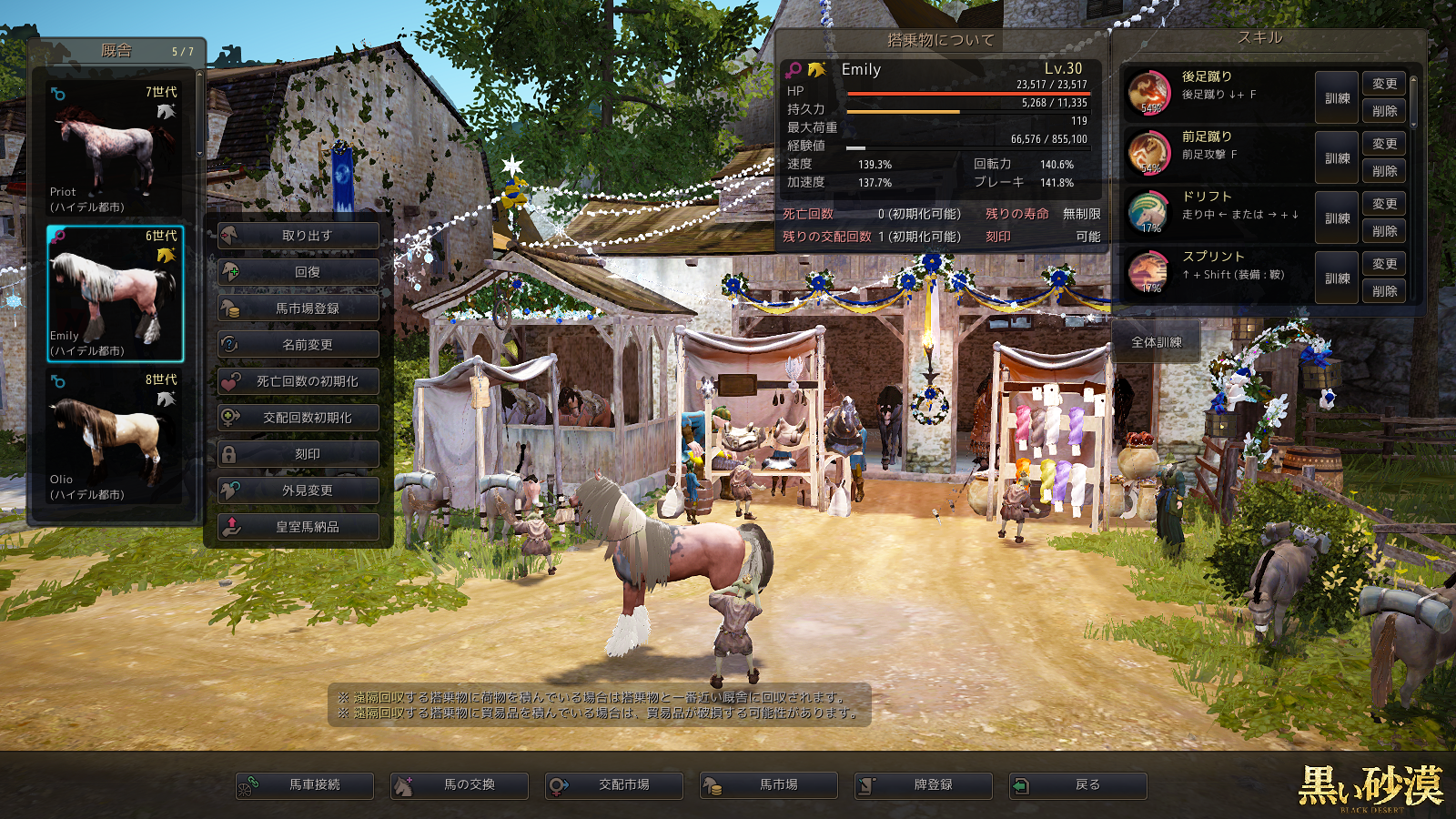Click the 取り出す (take out) button
The image size is (1456, 819).
tap(298, 236)
